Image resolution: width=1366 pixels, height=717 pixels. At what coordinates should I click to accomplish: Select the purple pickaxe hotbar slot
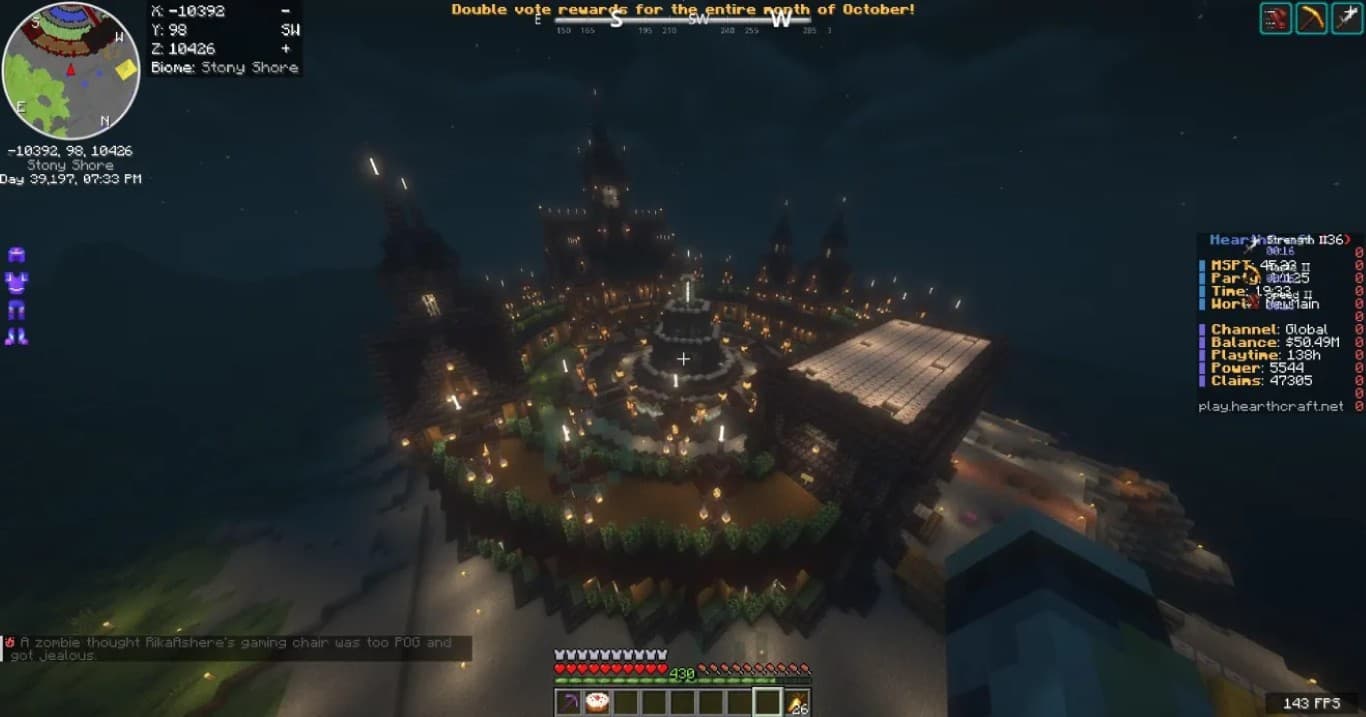(x=568, y=702)
